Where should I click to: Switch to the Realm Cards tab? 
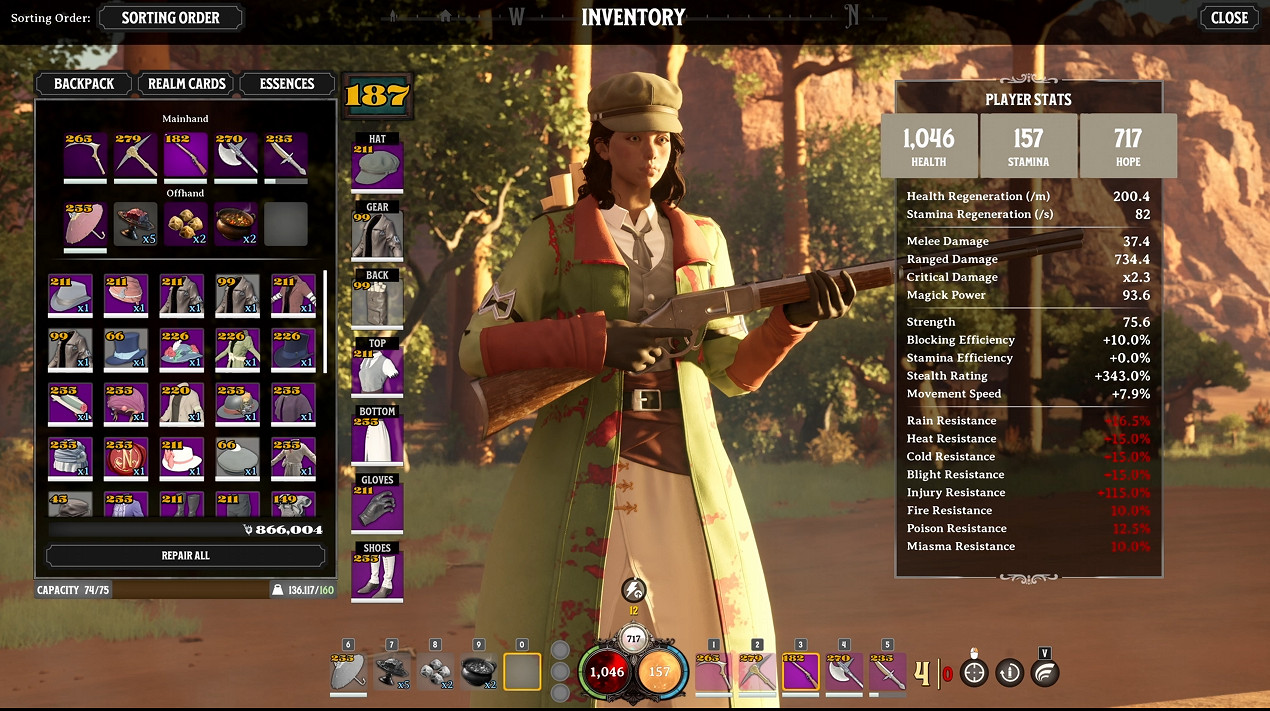point(186,84)
